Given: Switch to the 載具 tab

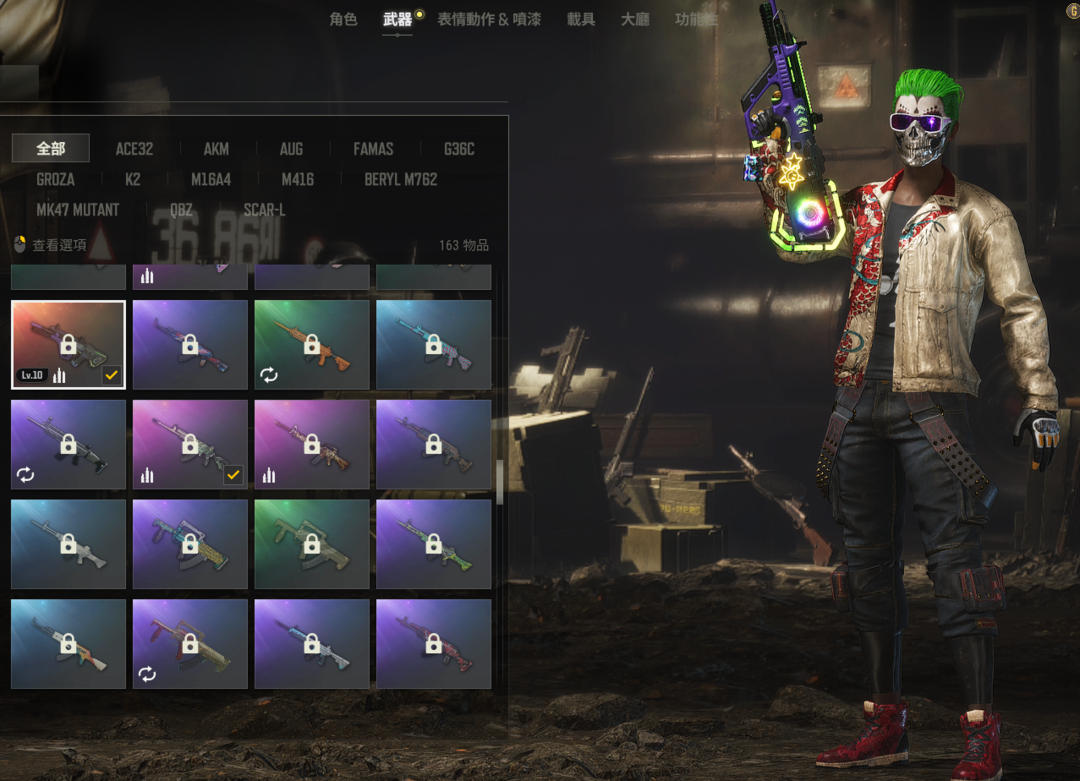Looking at the screenshot, I should pyautogui.click(x=580, y=19).
